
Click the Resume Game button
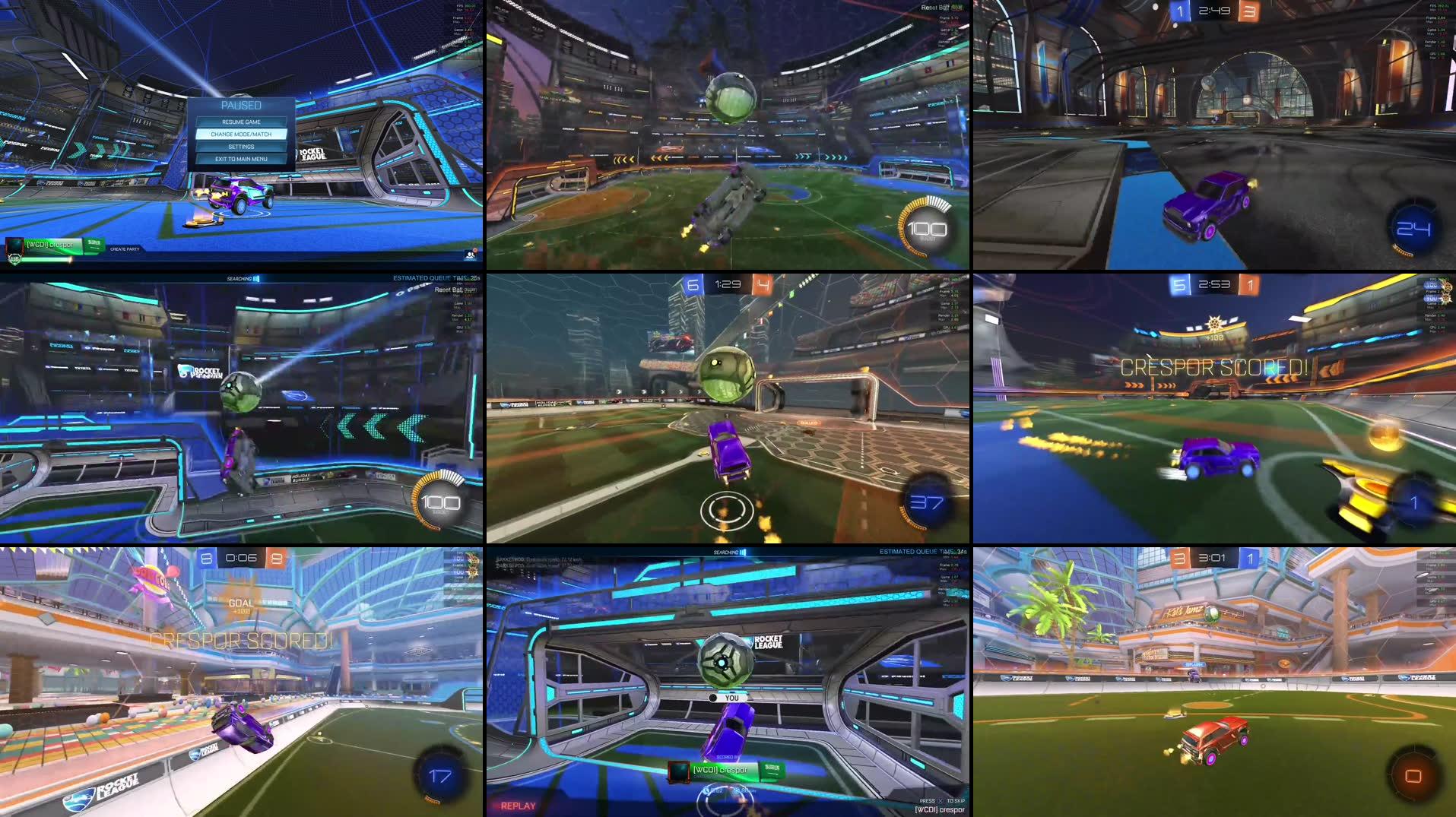pos(242,121)
